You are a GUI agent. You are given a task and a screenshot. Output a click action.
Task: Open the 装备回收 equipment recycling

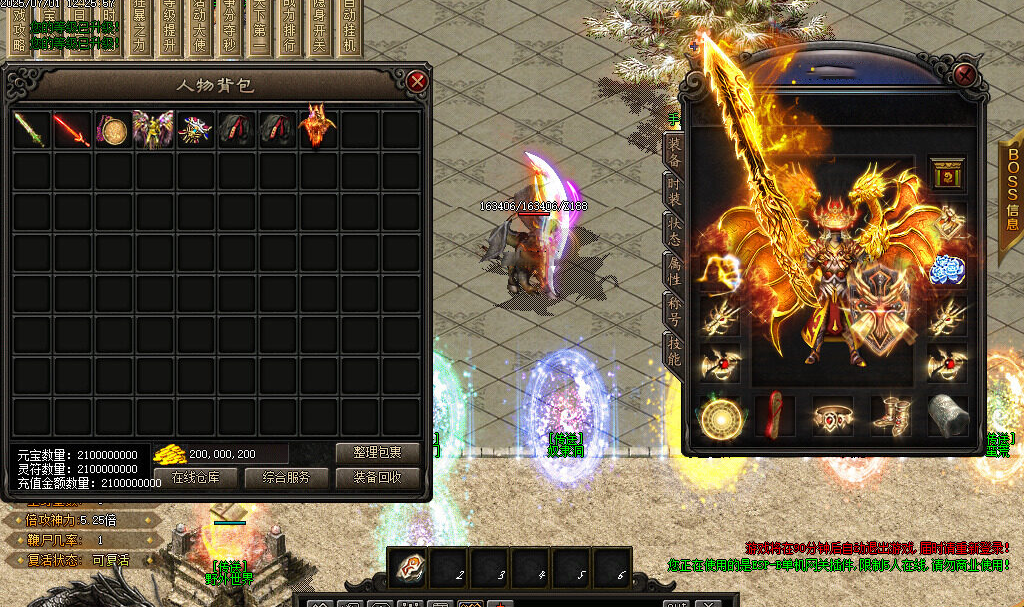tap(377, 478)
